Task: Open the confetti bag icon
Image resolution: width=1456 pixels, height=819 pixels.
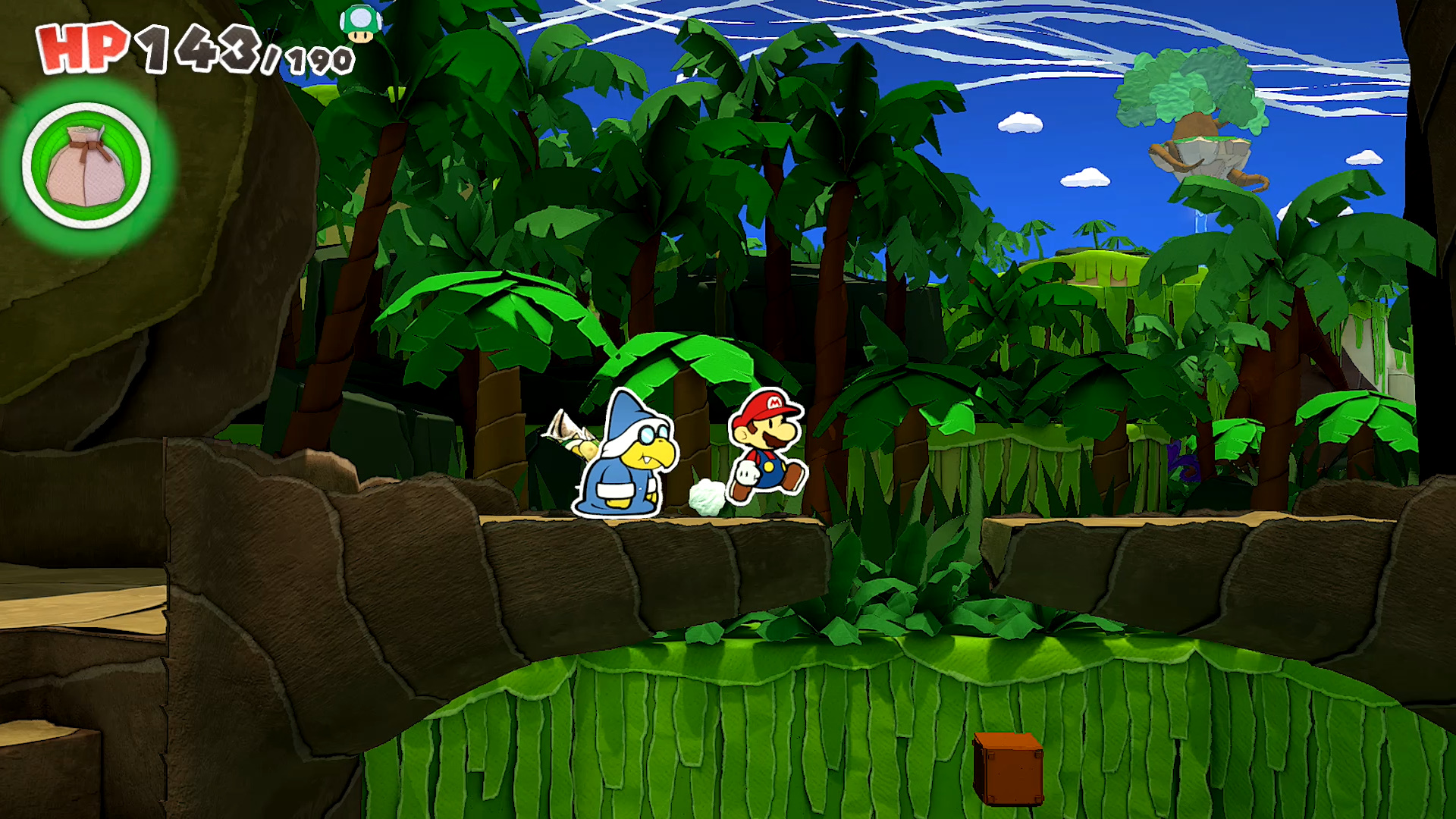Action: [86, 166]
